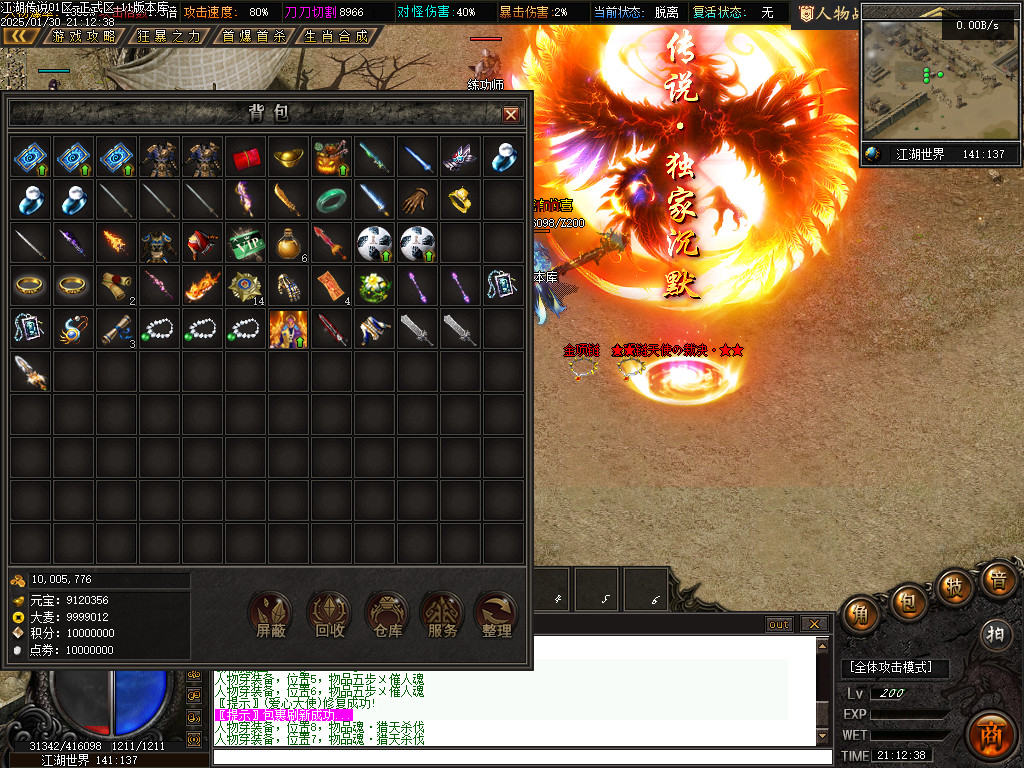Screen dimensions: 1024x768
Task: Toggle the 包 bag round button
Action: 908,601
